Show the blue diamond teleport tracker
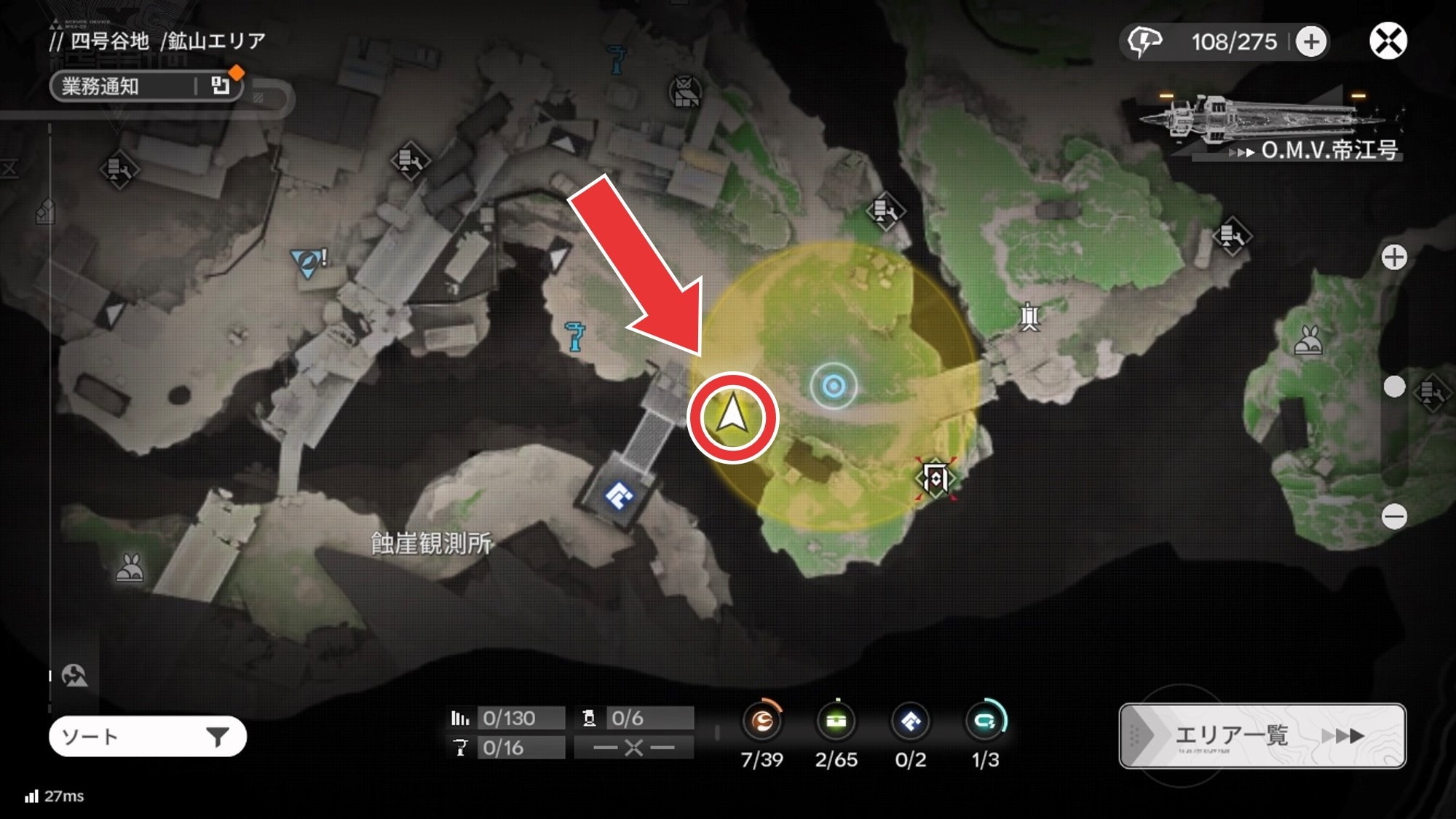Viewport: 1456px width, 819px height. (910, 721)
